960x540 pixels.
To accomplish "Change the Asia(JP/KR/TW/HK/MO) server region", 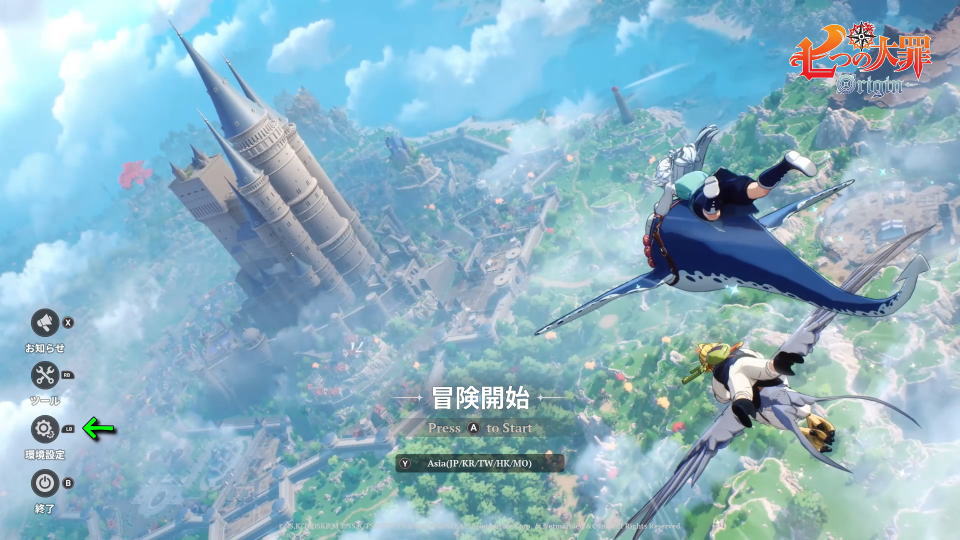I will [x=480, y=463].
